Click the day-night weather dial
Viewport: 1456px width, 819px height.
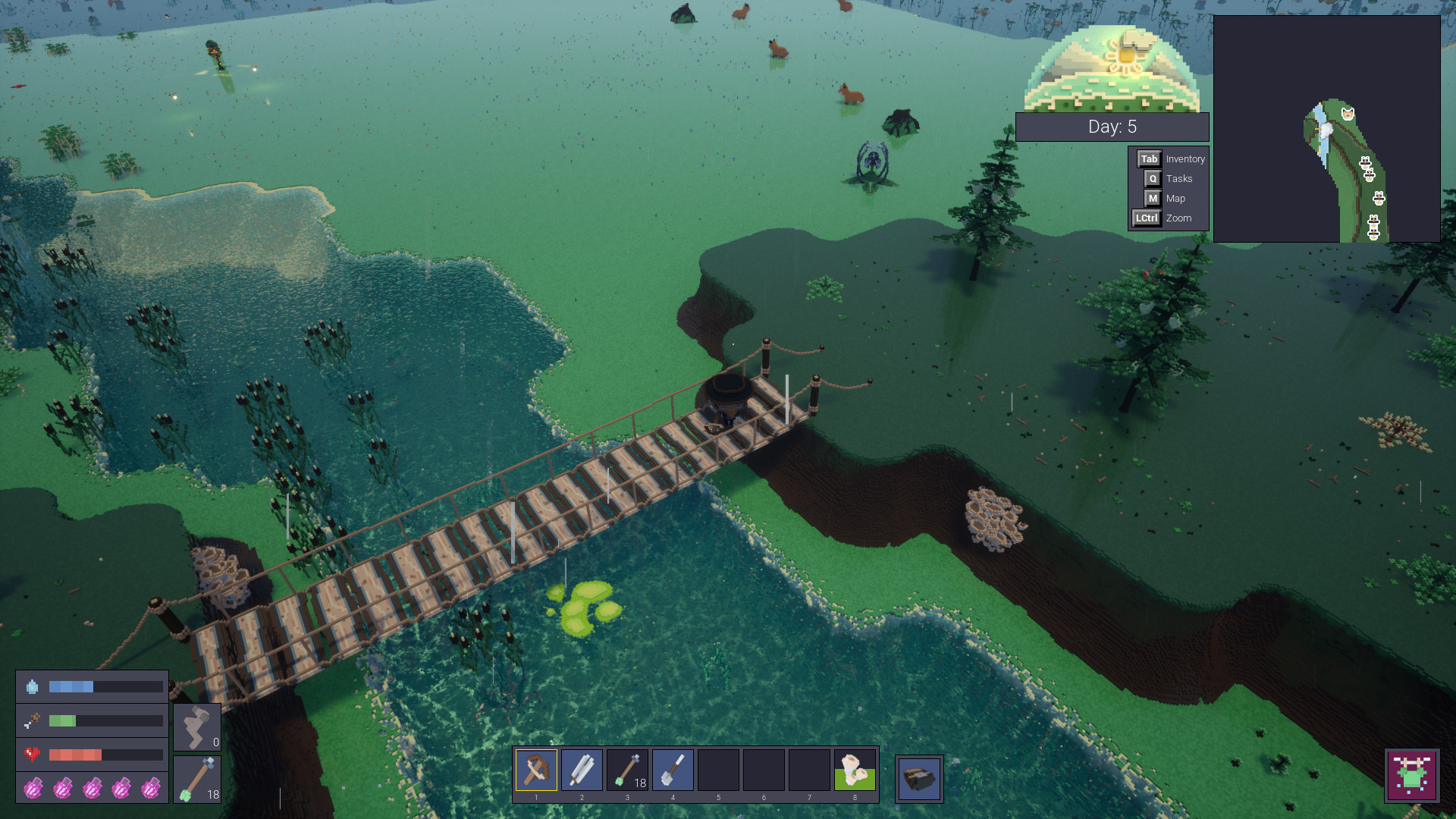click(1112, 70)
